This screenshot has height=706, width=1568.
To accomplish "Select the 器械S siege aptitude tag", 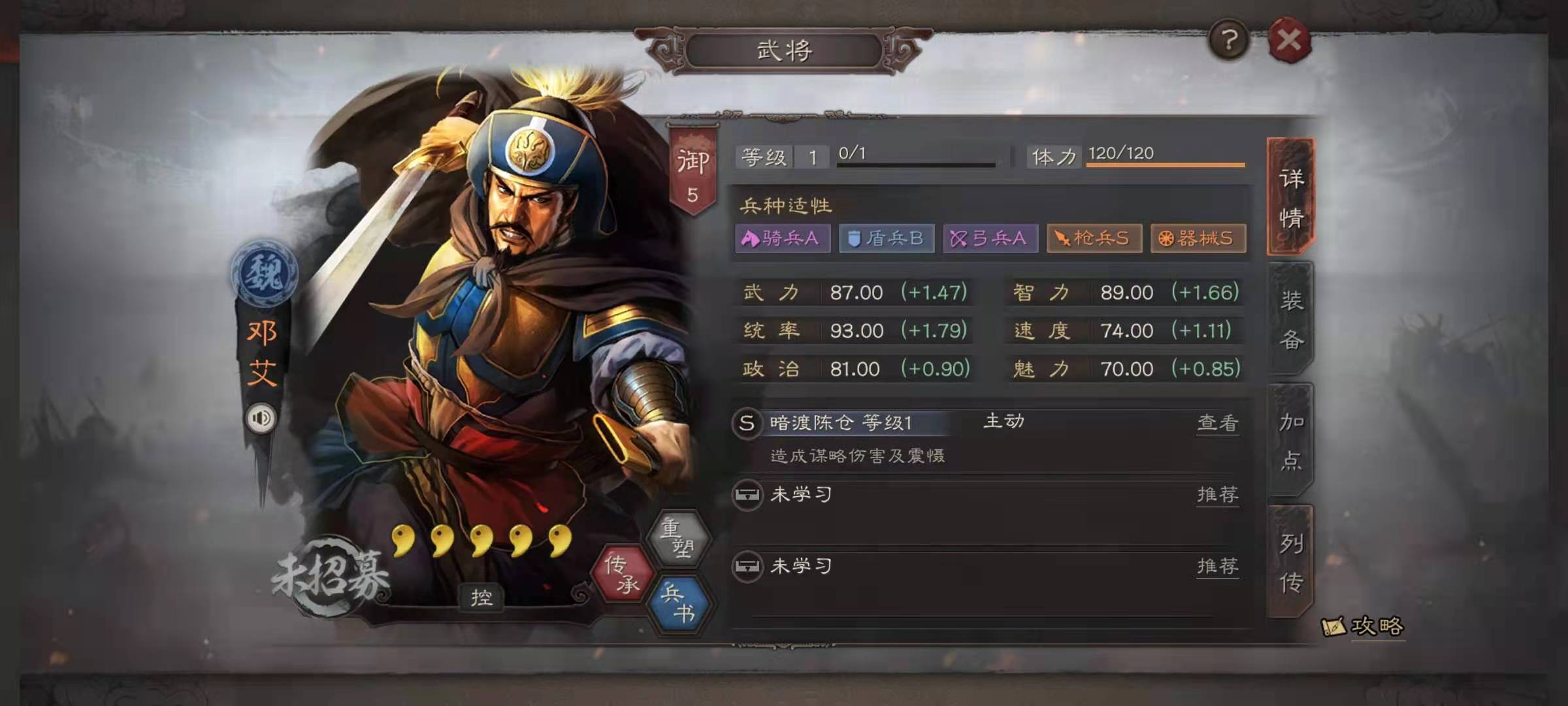I will [x=1198, y=239].
